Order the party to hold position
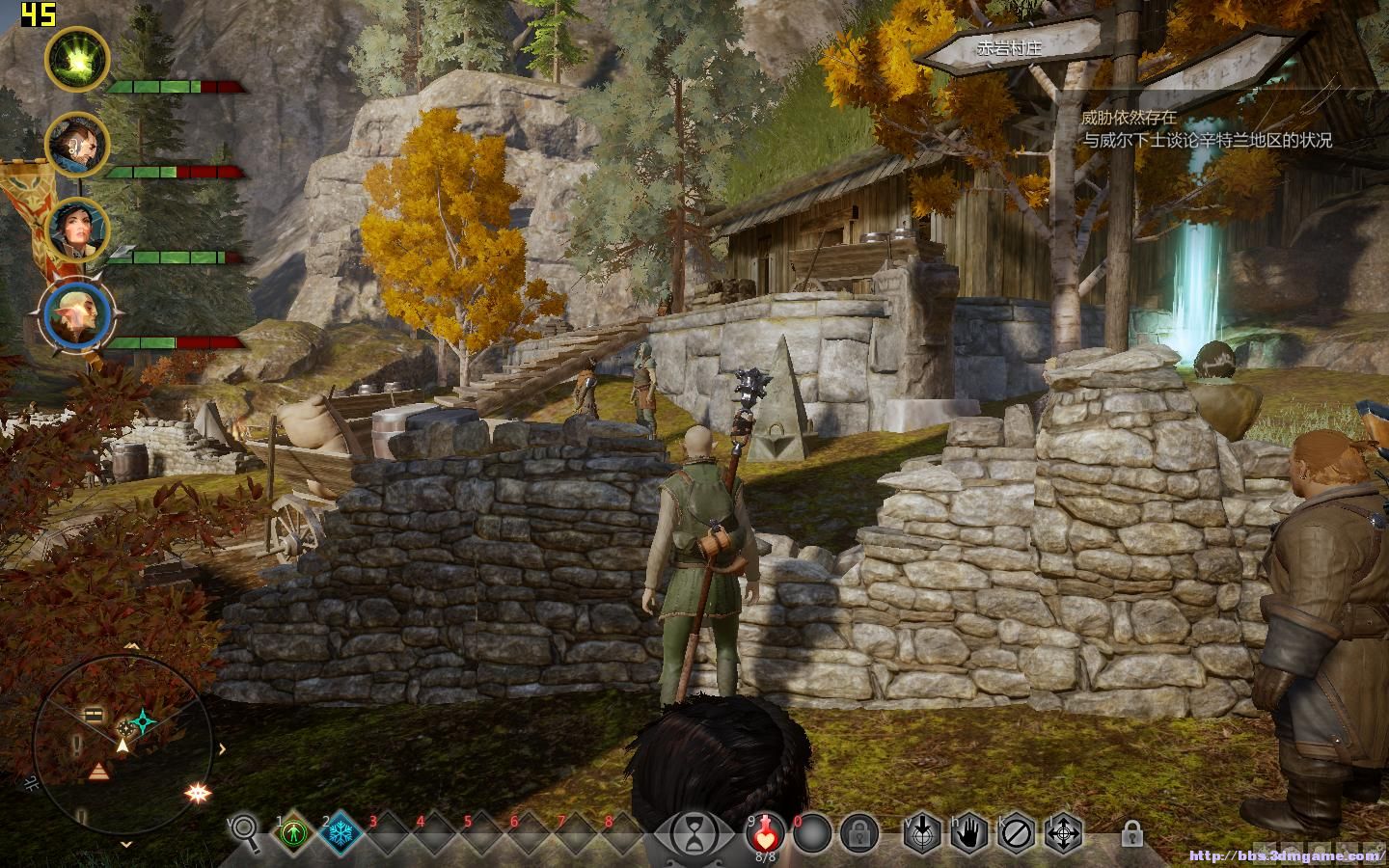The width and height of the screenshot is (1389, 868). [x=969, y=832]
